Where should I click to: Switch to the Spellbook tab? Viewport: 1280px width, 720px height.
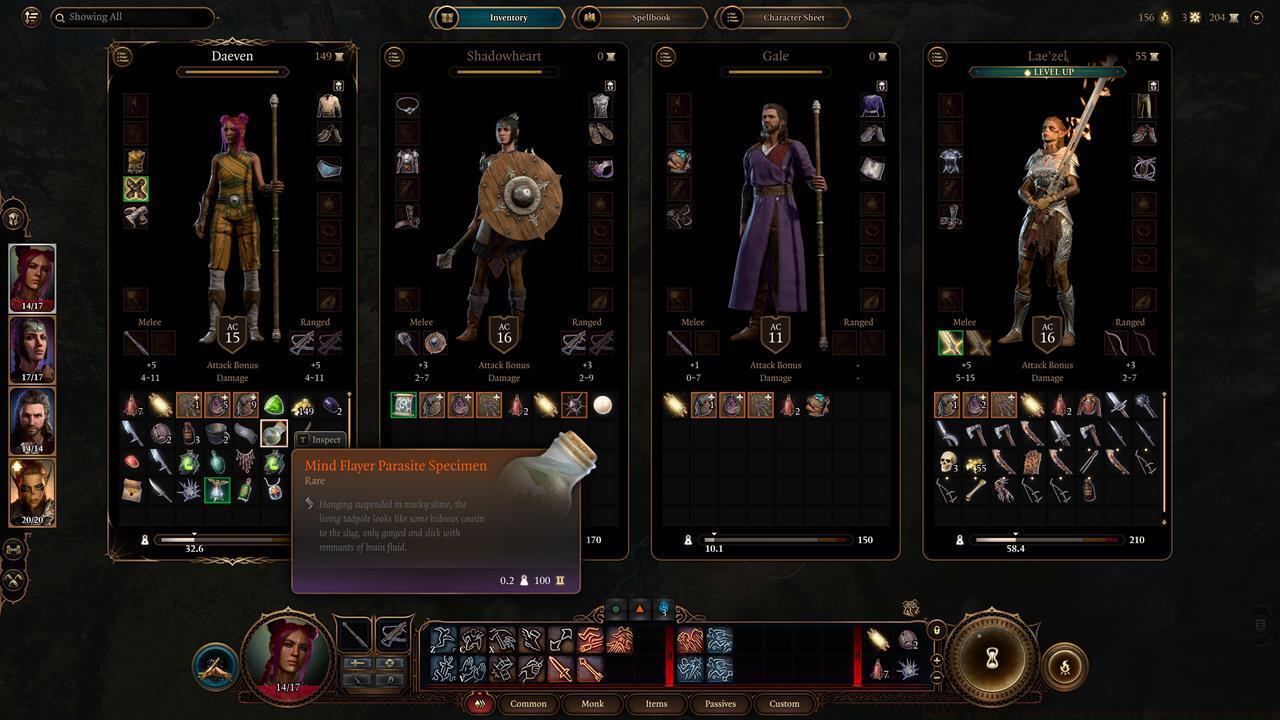(640, 17)
